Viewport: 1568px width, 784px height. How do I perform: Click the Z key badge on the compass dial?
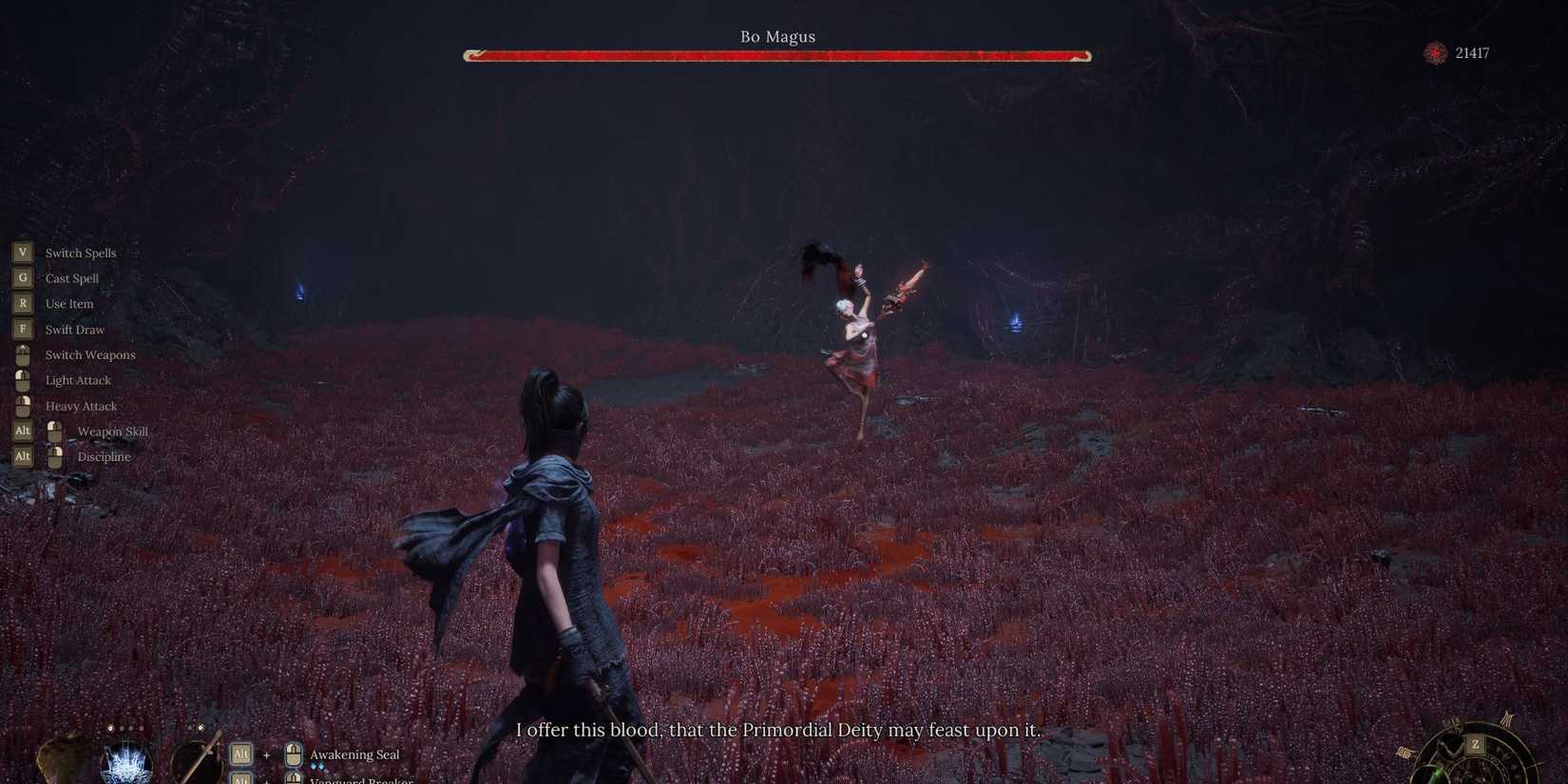coord(1474,745)
